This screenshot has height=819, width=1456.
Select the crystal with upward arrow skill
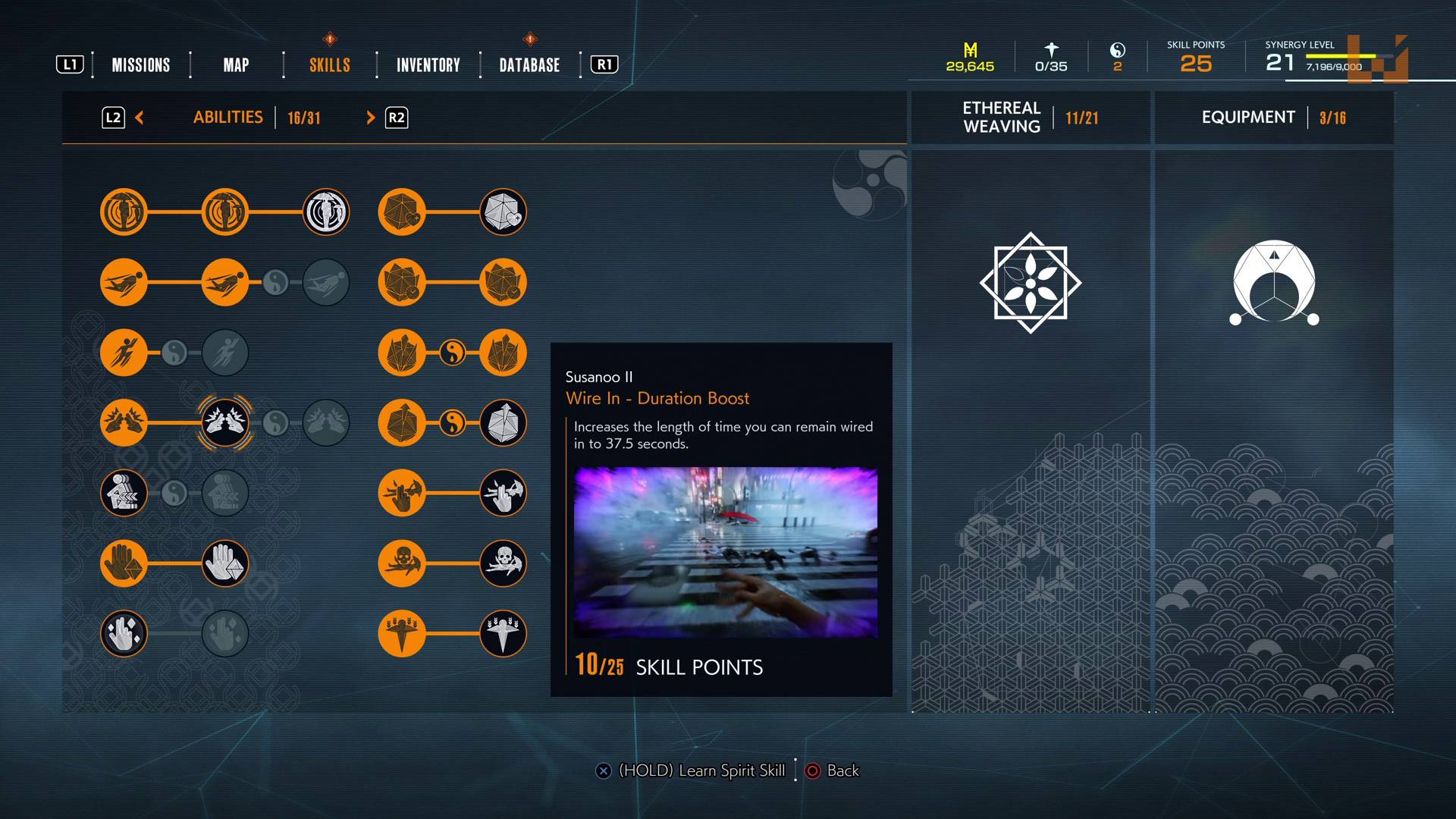point(402,422)
